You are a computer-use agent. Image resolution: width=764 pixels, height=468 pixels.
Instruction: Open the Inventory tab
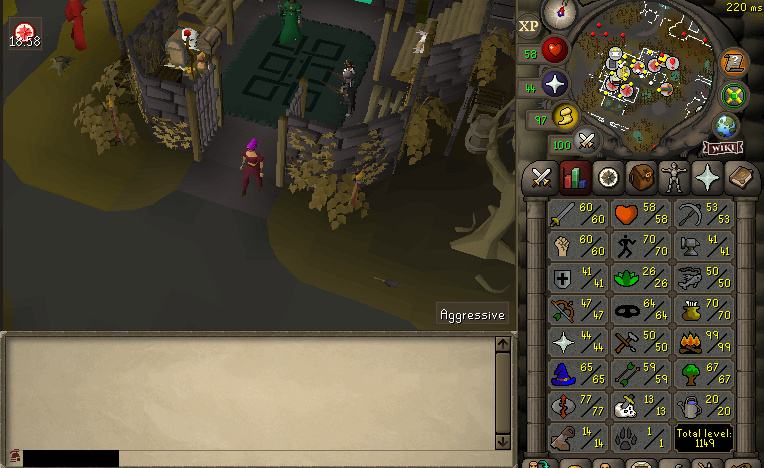pos(641,178)
